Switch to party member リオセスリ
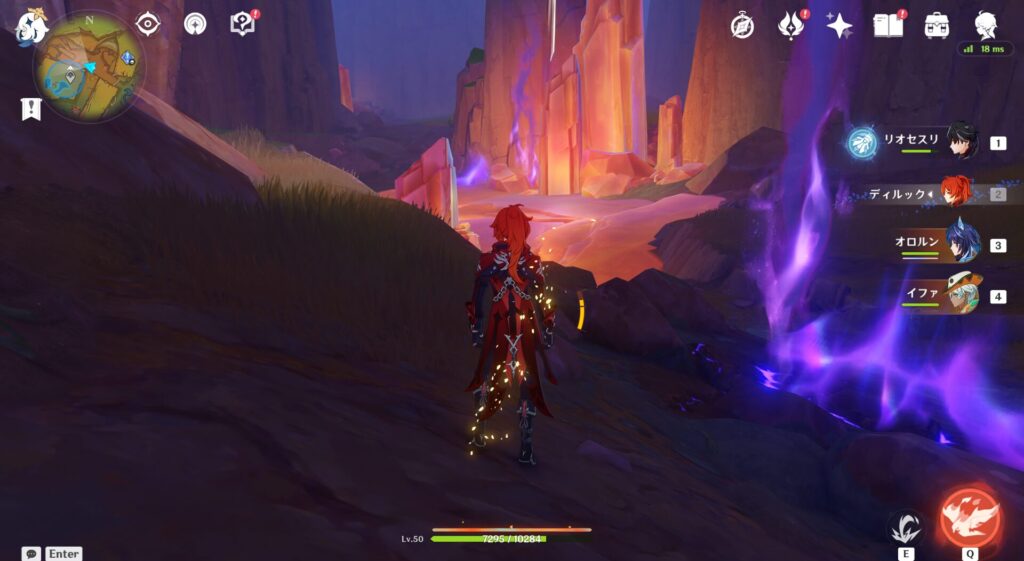The image size is (1024, 561). [961, 142]
